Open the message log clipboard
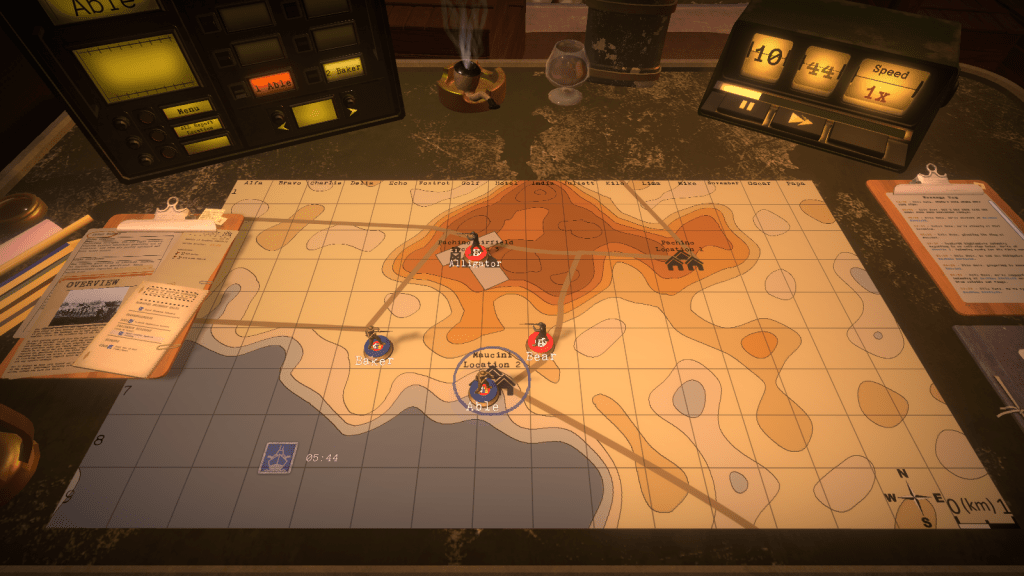The width and height of the screenshot is (1024, 576). pyautogui.click(x=949, y=240)
